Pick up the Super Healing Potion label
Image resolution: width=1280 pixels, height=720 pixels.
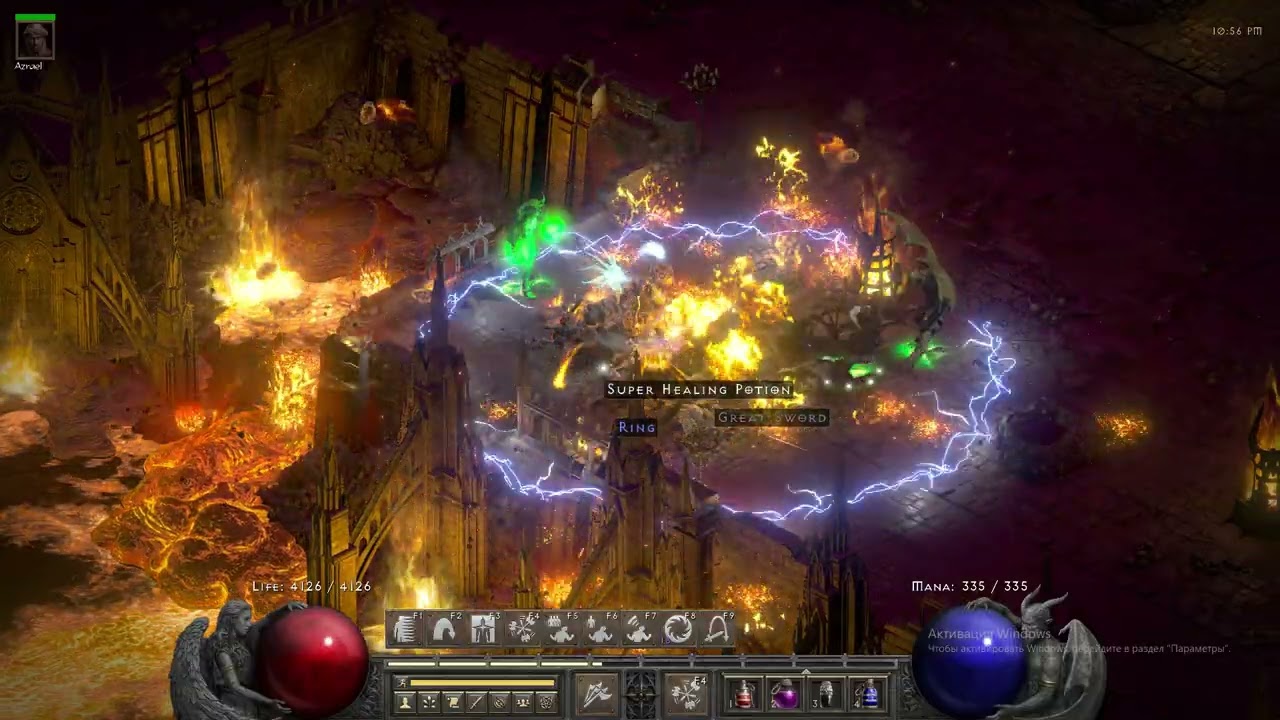click(699, 390)
